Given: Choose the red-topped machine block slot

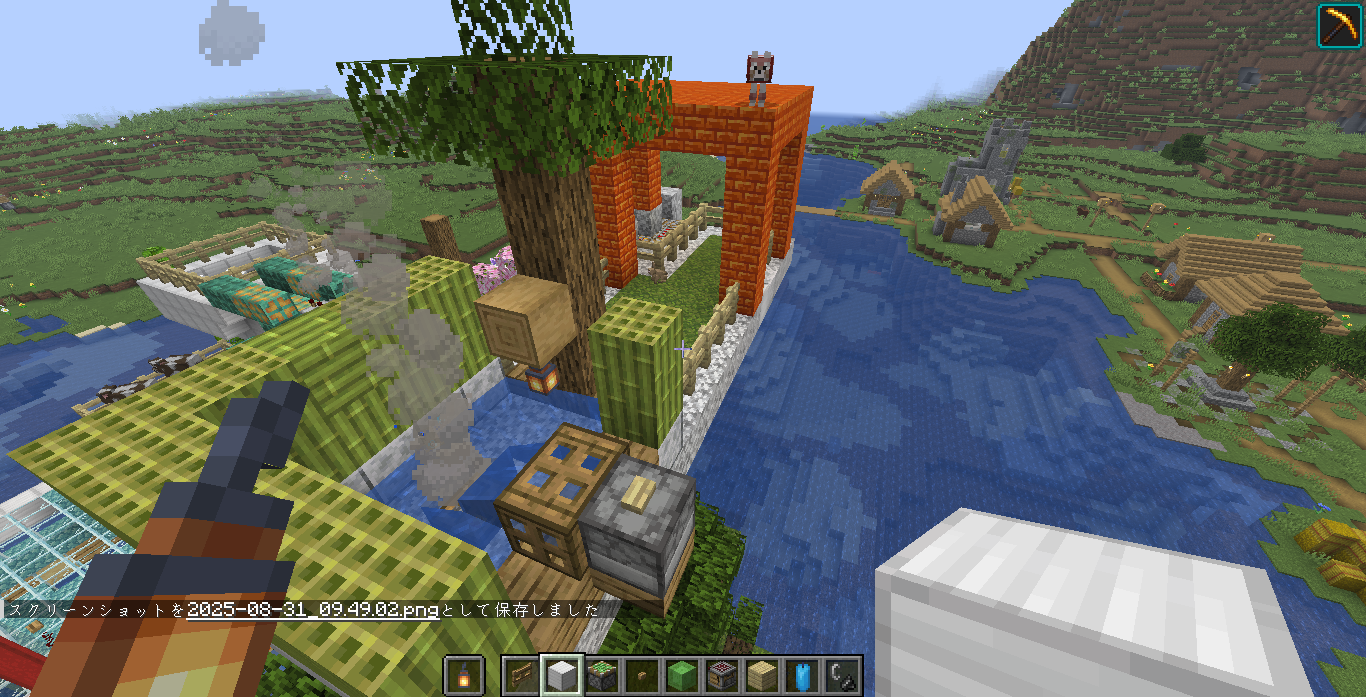Looking at the screenshot, I should click(722, 676).
